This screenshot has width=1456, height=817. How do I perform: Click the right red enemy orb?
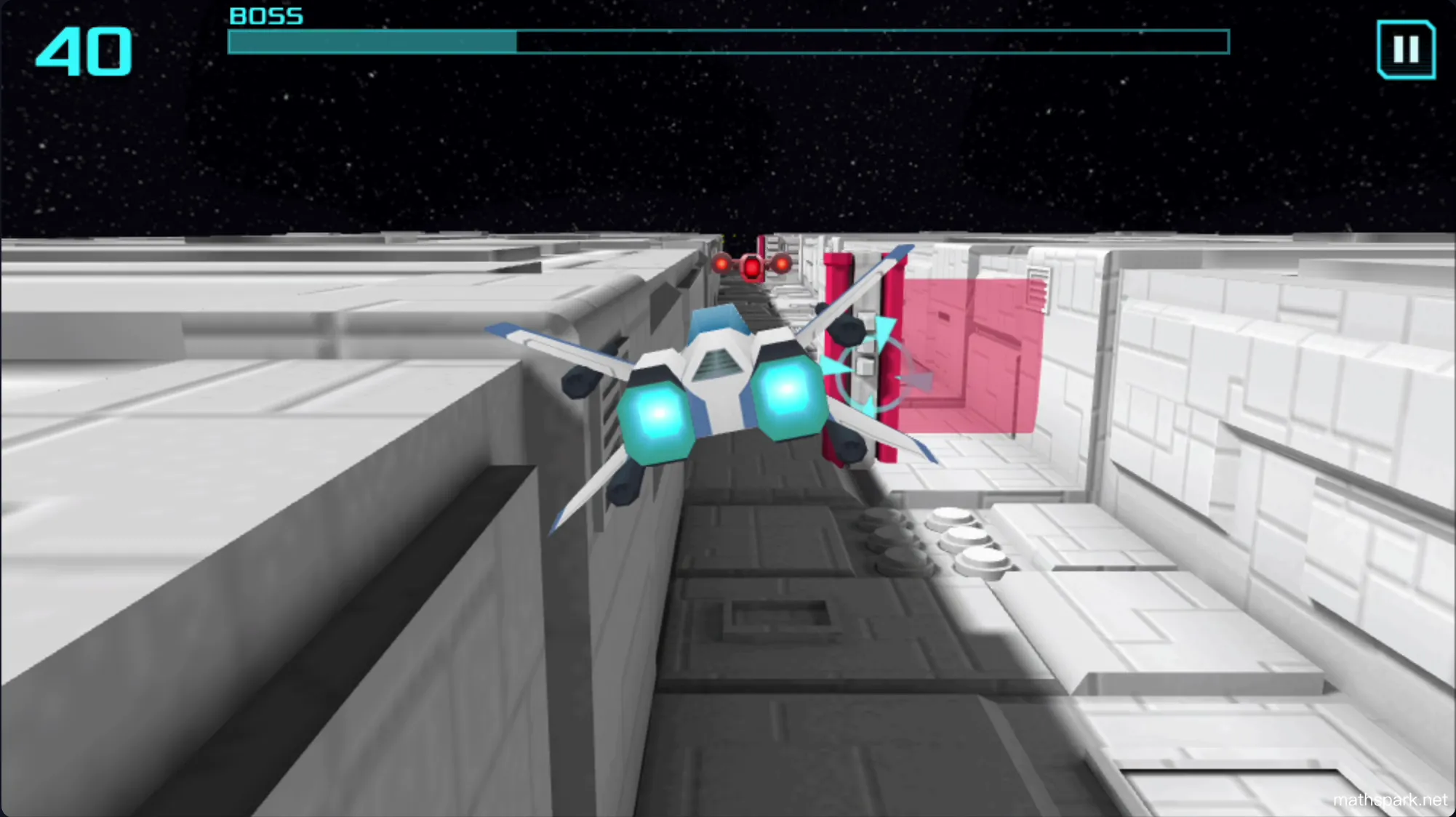pyautogui.click(x=782, y=264)
